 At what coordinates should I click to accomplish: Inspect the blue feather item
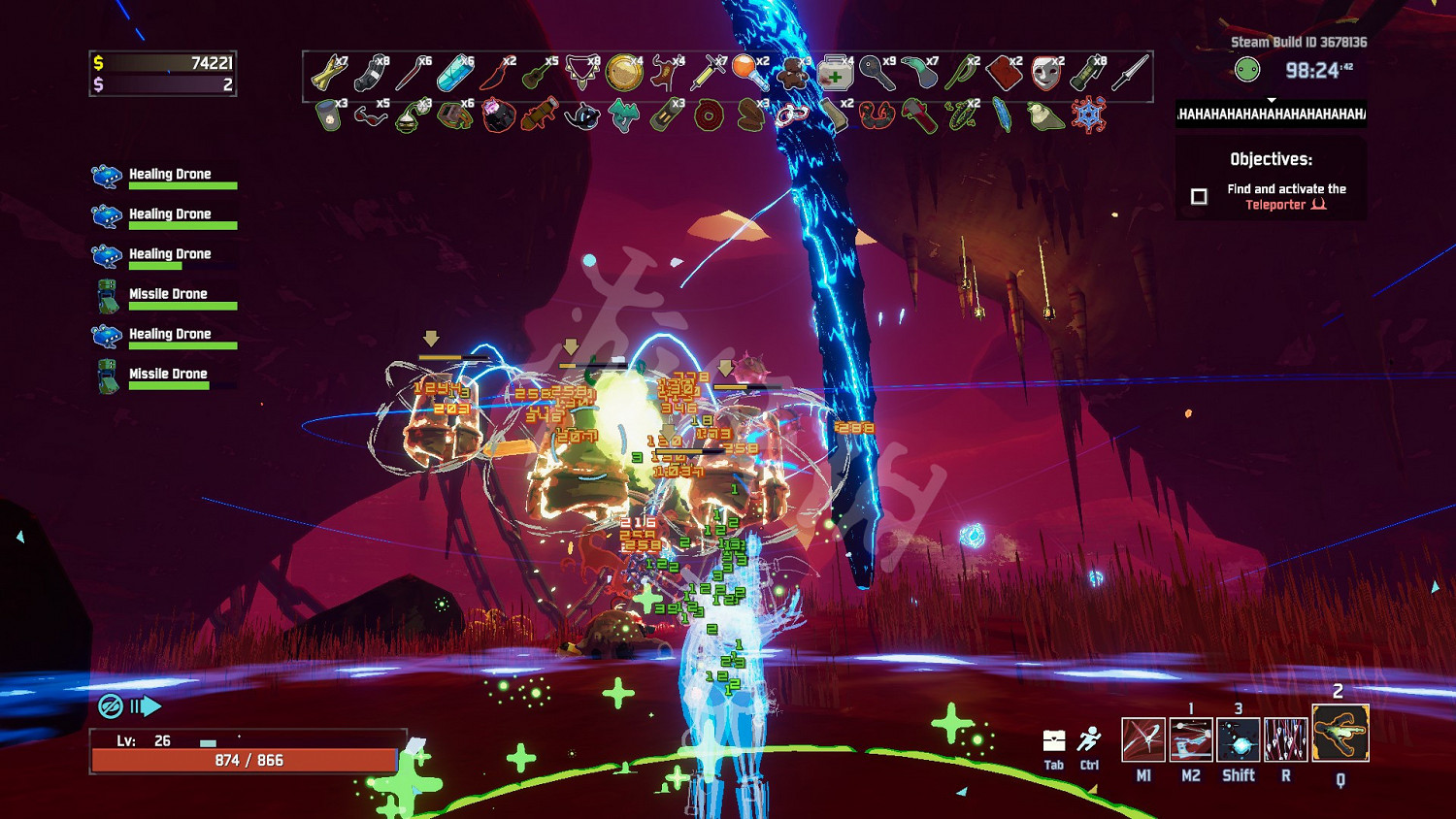1002,116
